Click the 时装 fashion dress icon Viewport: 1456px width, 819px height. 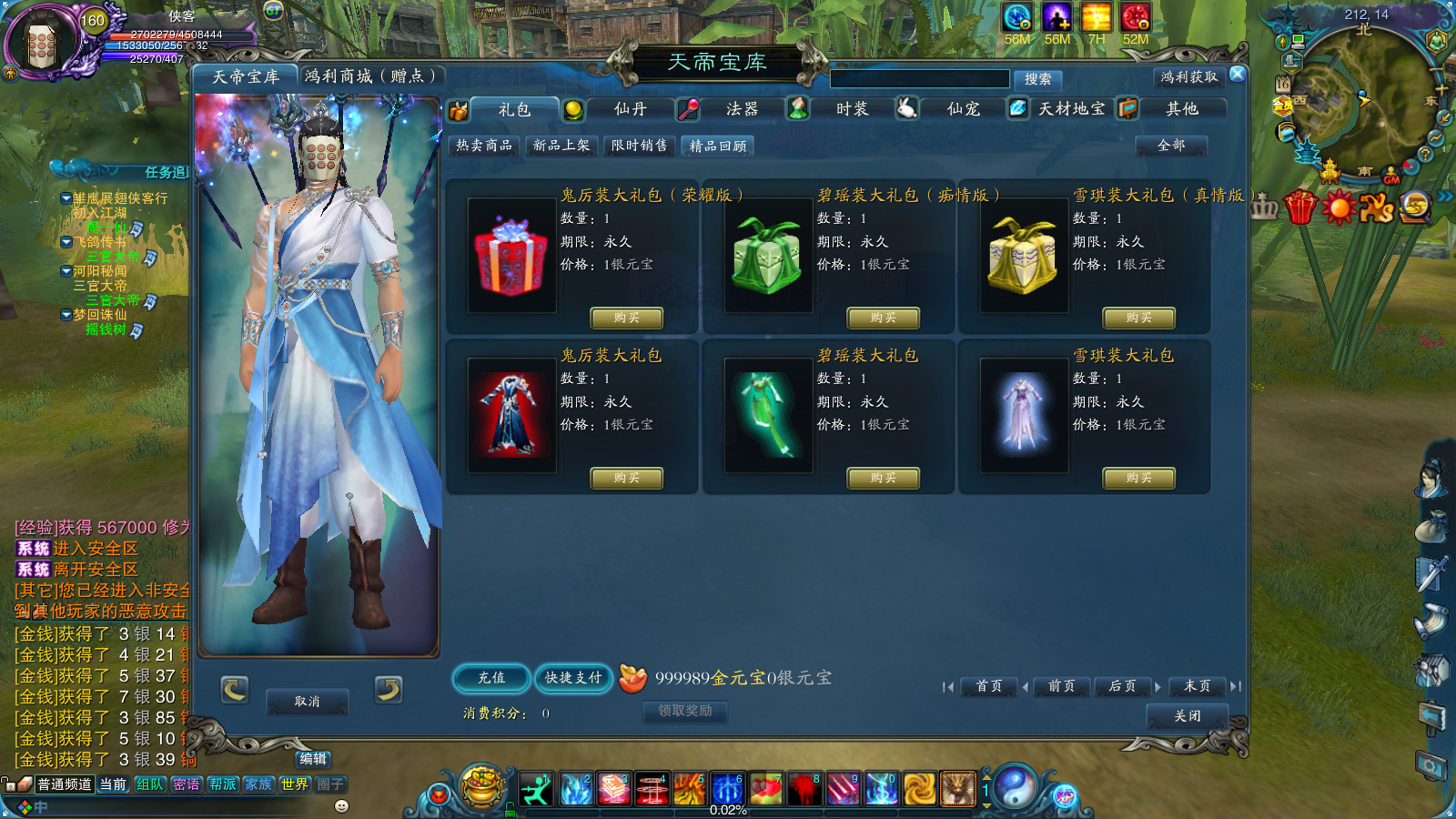796,107
